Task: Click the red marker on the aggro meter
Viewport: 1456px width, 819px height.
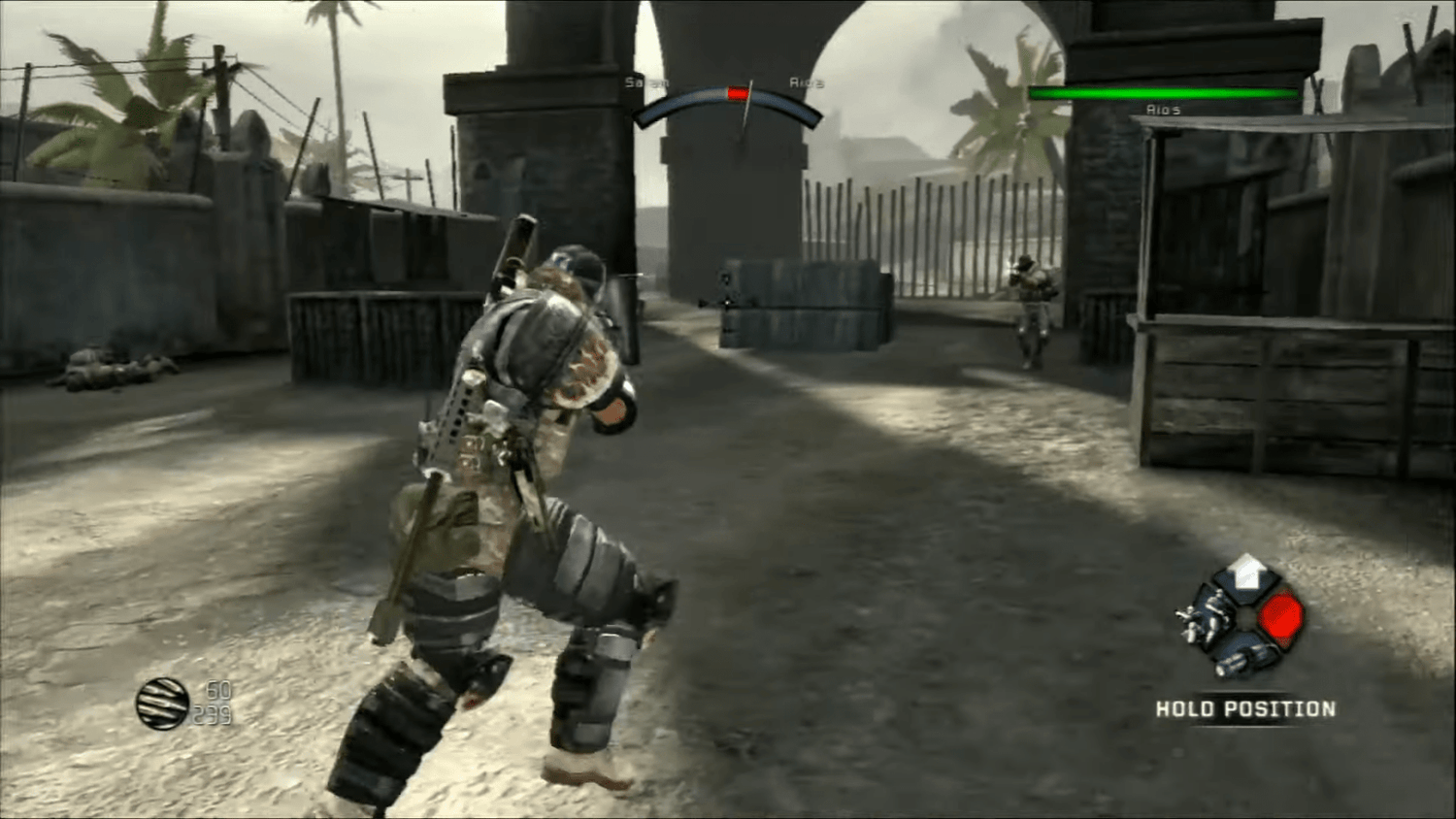Action: [x=738, y=91]
